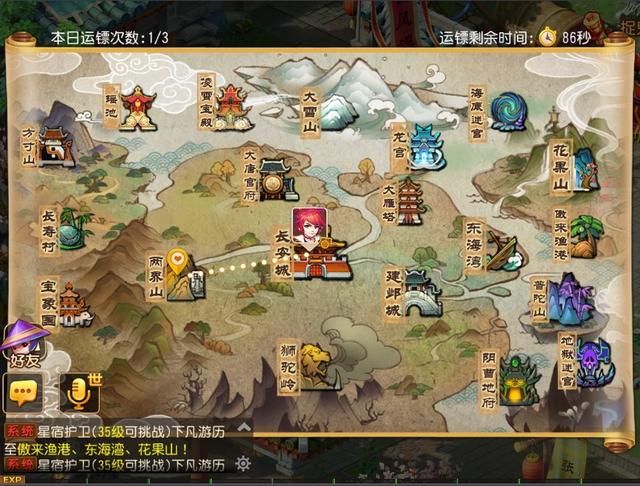Pick the 宝象国 pagoda location
Screen dimensions: 640x486
(73, 304)
